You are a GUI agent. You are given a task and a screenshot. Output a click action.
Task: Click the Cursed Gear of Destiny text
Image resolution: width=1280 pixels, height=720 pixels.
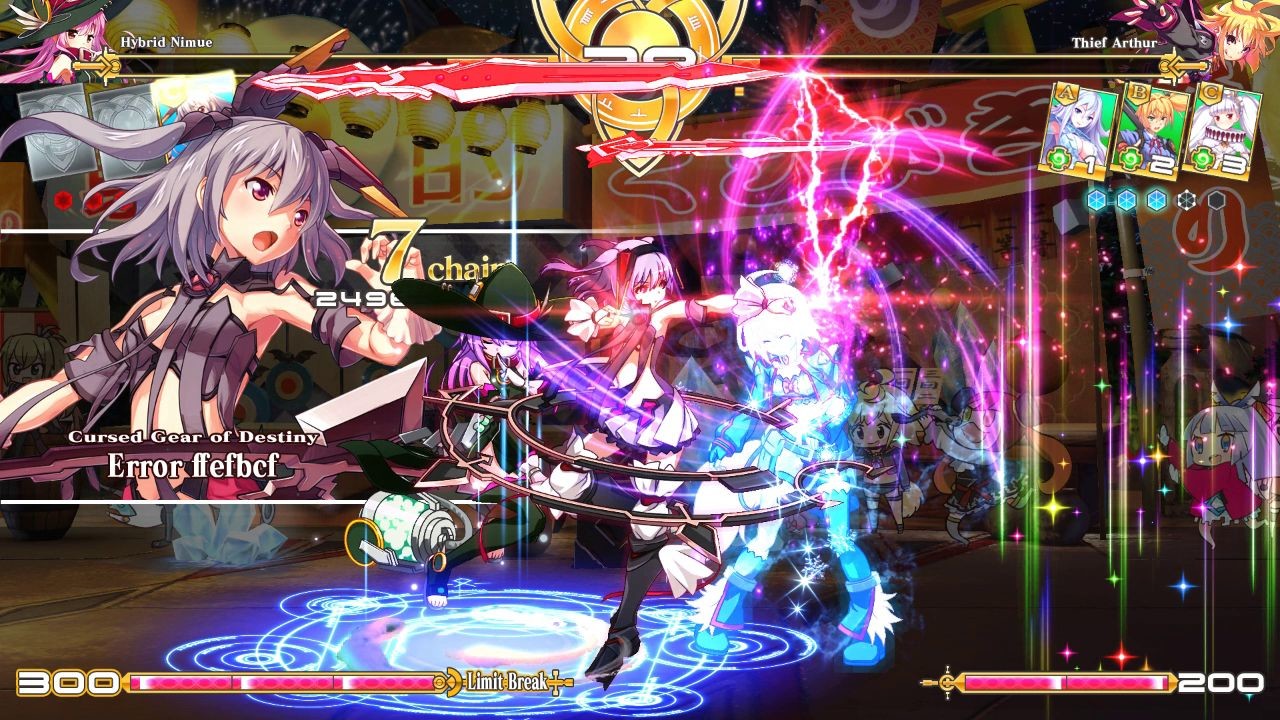[192, 437]
